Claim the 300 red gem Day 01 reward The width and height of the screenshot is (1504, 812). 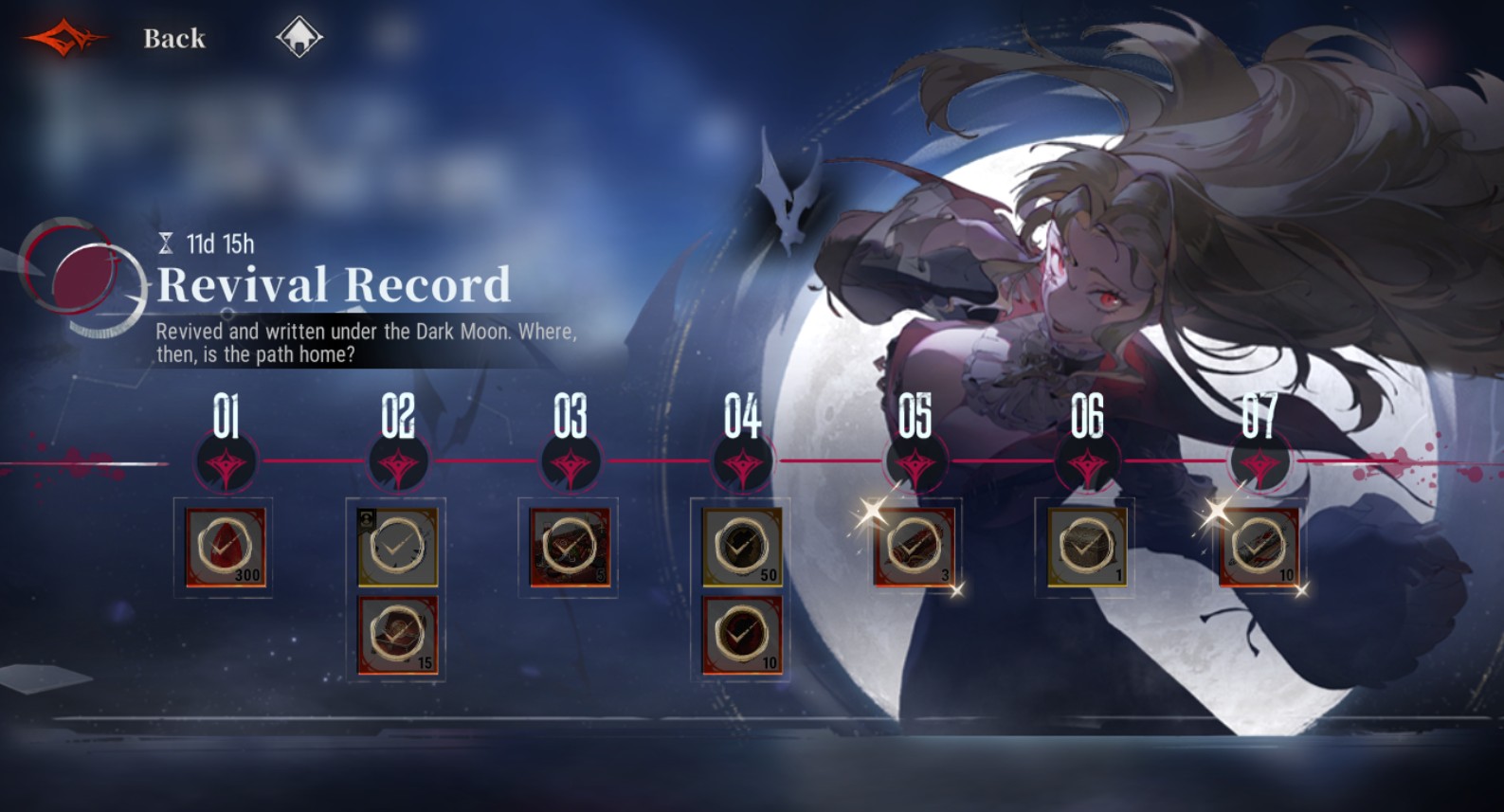pyautogui.click(x=227, y=545)
